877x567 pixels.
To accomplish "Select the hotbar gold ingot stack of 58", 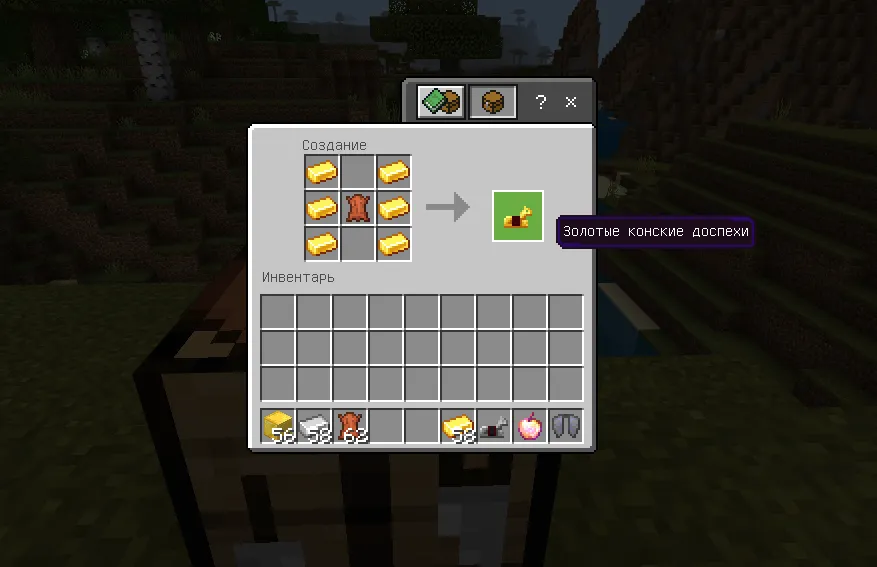I will click(458, 427).
